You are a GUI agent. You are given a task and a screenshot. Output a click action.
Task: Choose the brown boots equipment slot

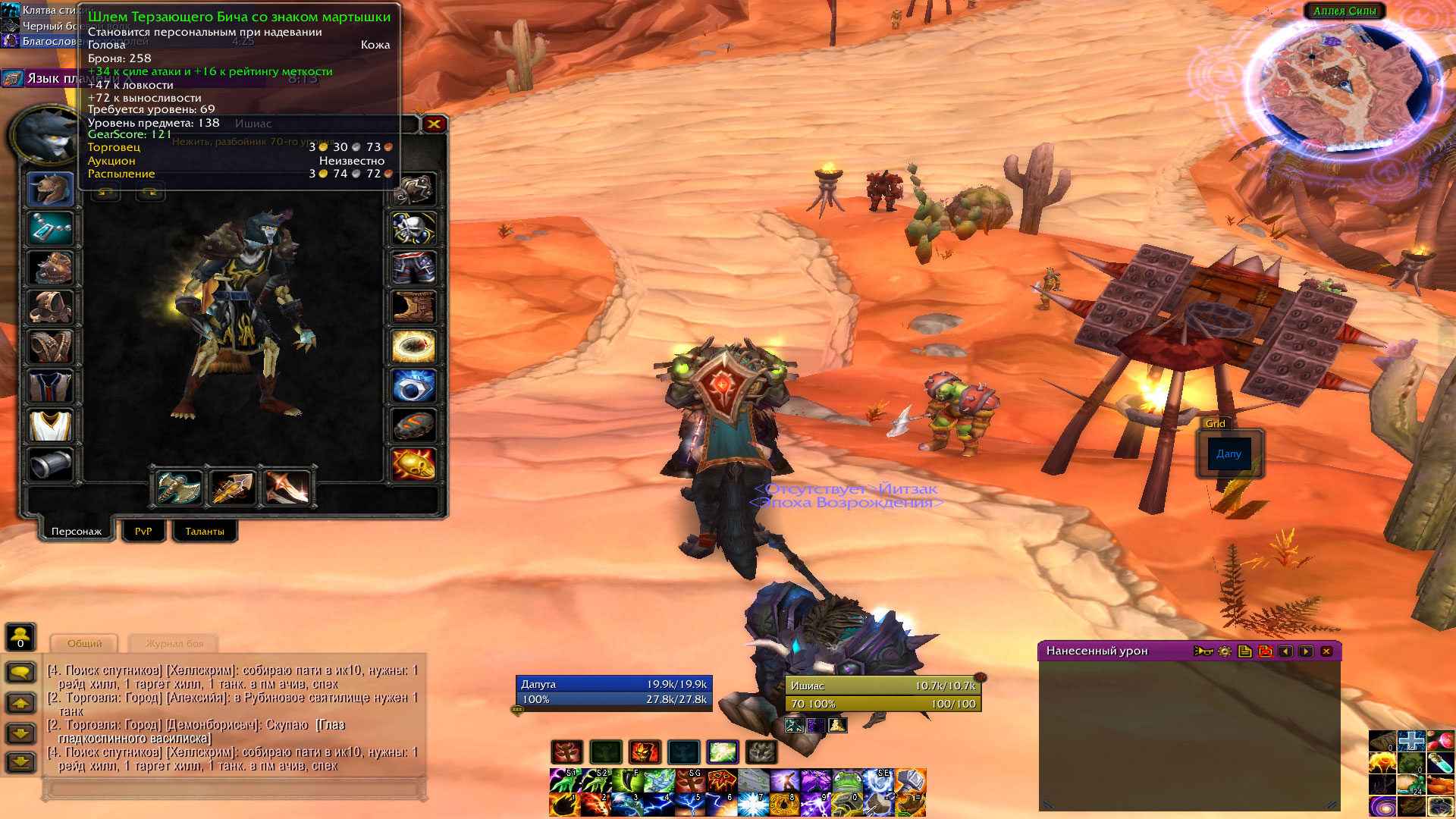(x=414, y=307)
